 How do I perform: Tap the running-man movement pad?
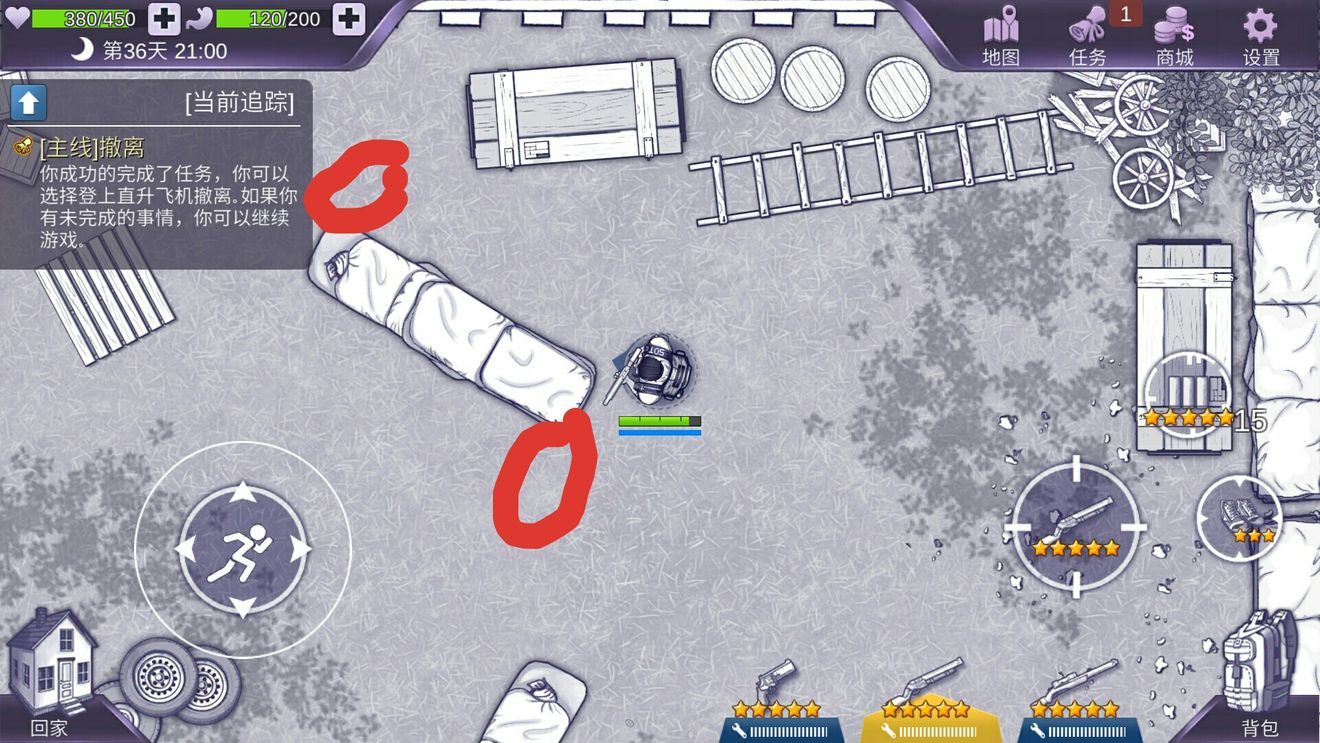point(243,549)
